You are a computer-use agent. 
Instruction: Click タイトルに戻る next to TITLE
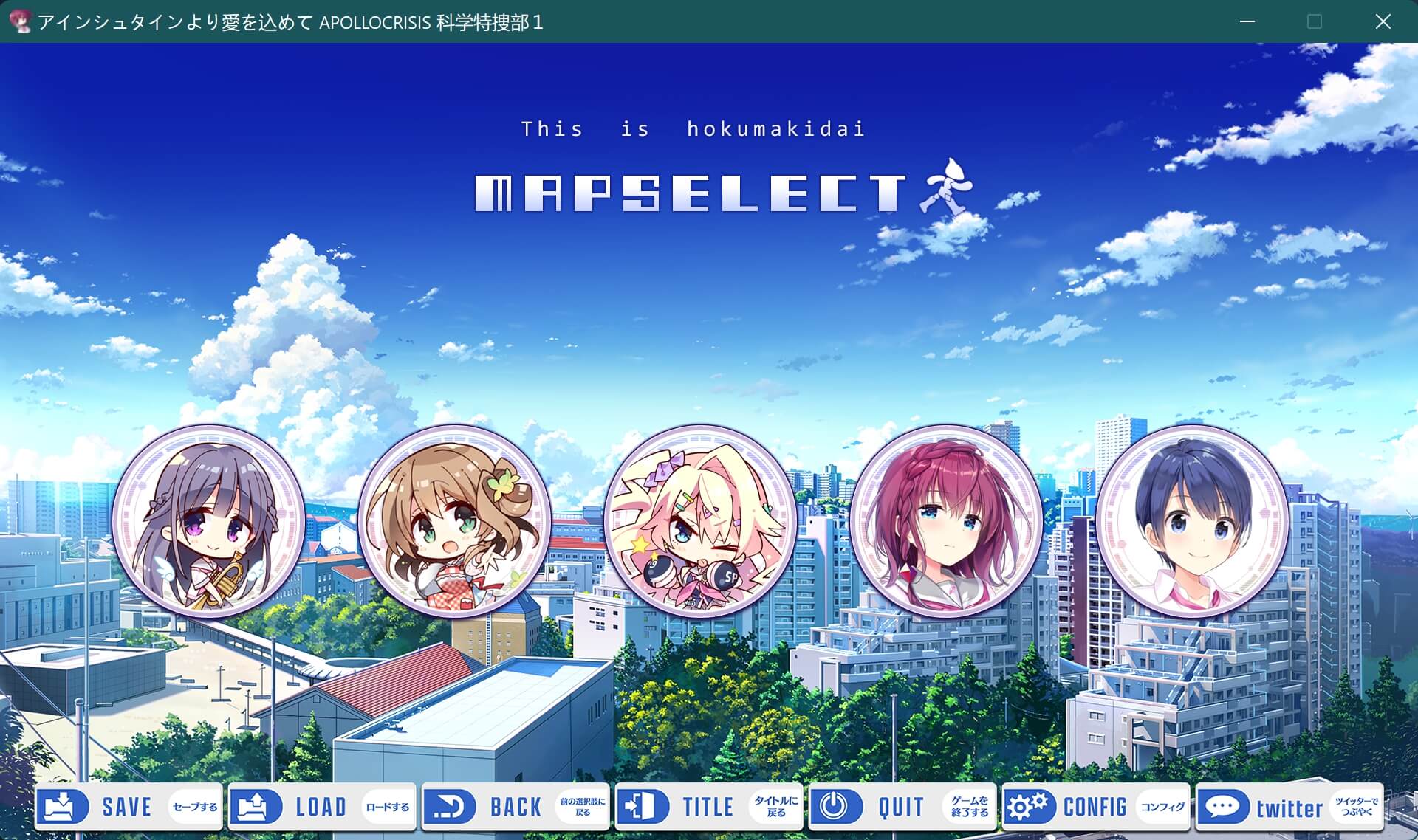pos(775,807)
